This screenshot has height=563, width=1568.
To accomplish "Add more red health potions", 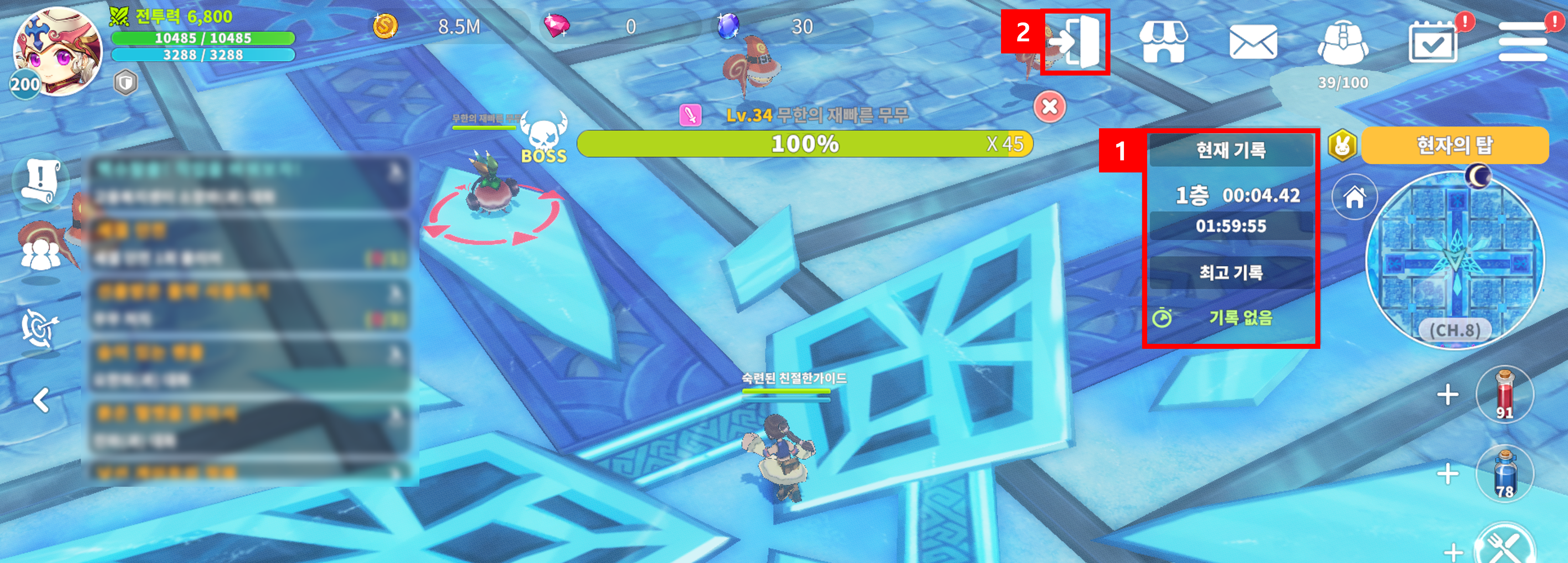I will 1447,394.
